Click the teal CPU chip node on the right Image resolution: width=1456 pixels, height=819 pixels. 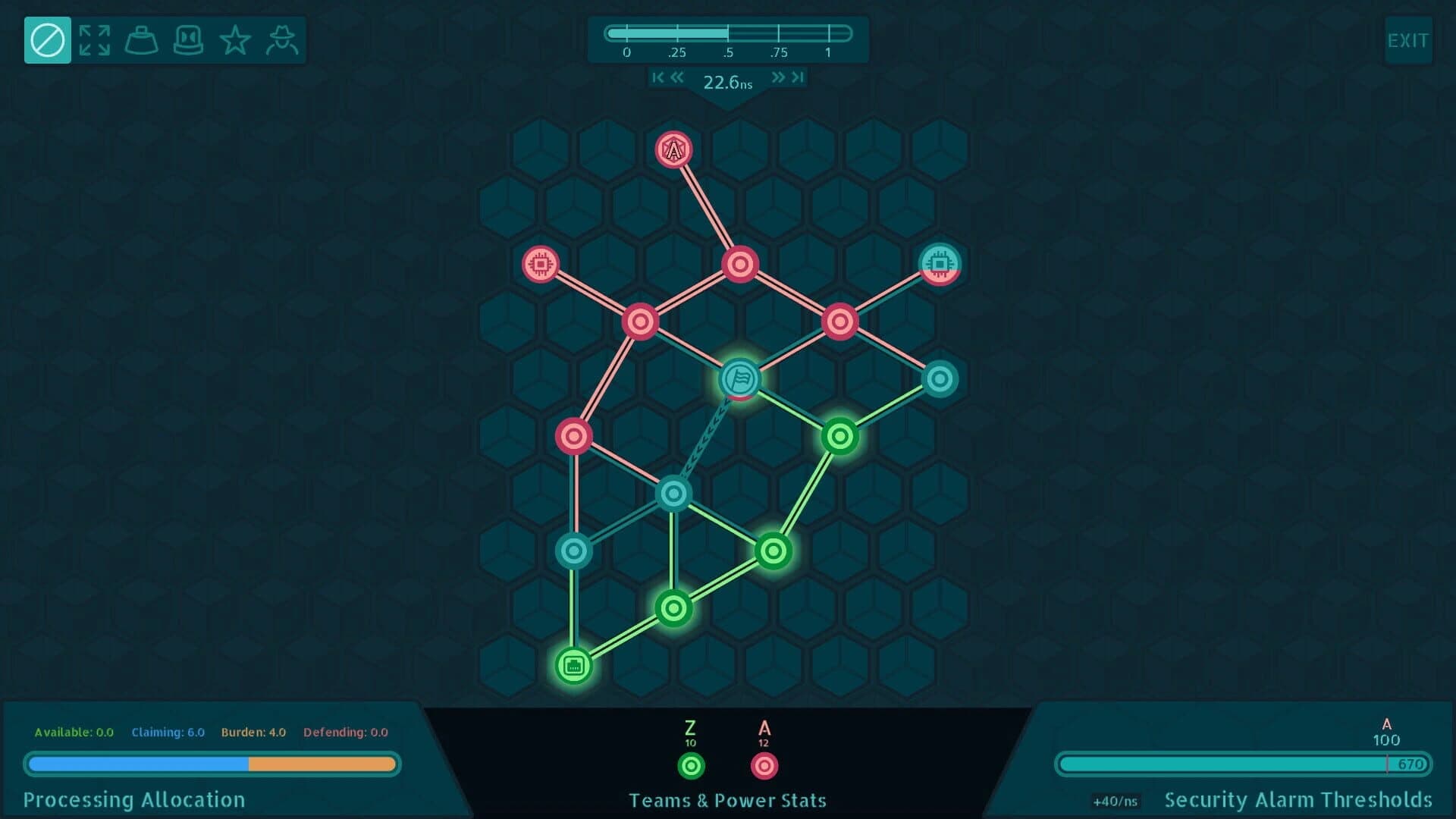(x=940, y=263)
